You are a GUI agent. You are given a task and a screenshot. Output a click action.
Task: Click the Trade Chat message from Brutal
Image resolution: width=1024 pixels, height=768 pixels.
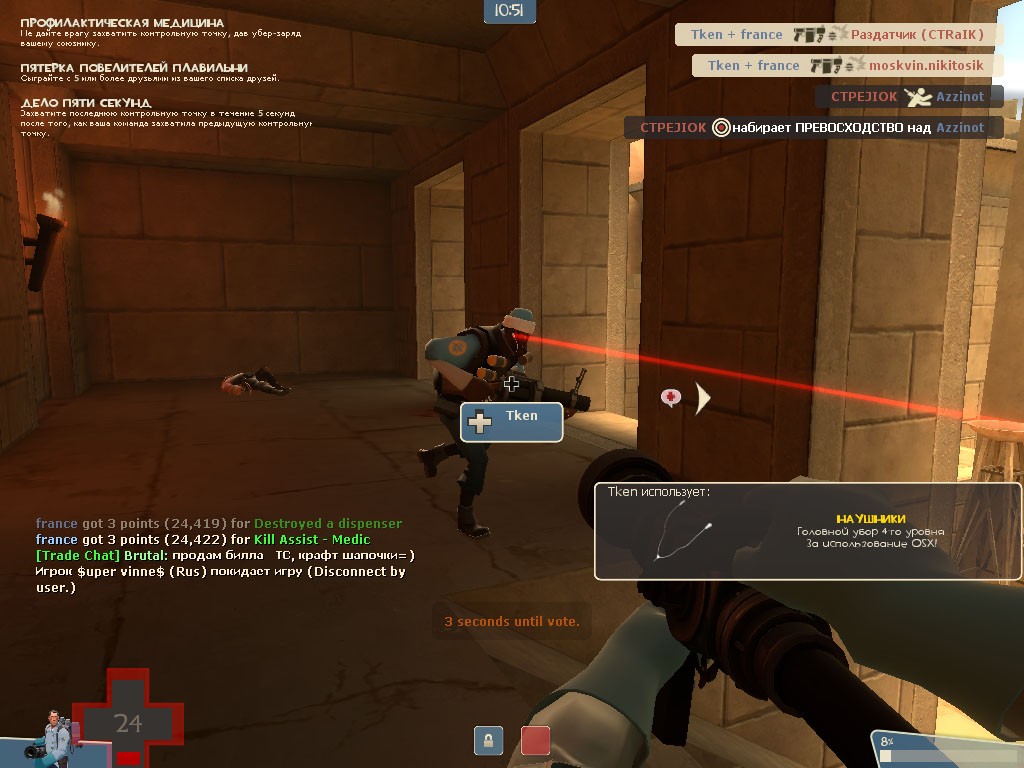pos(224,555)
